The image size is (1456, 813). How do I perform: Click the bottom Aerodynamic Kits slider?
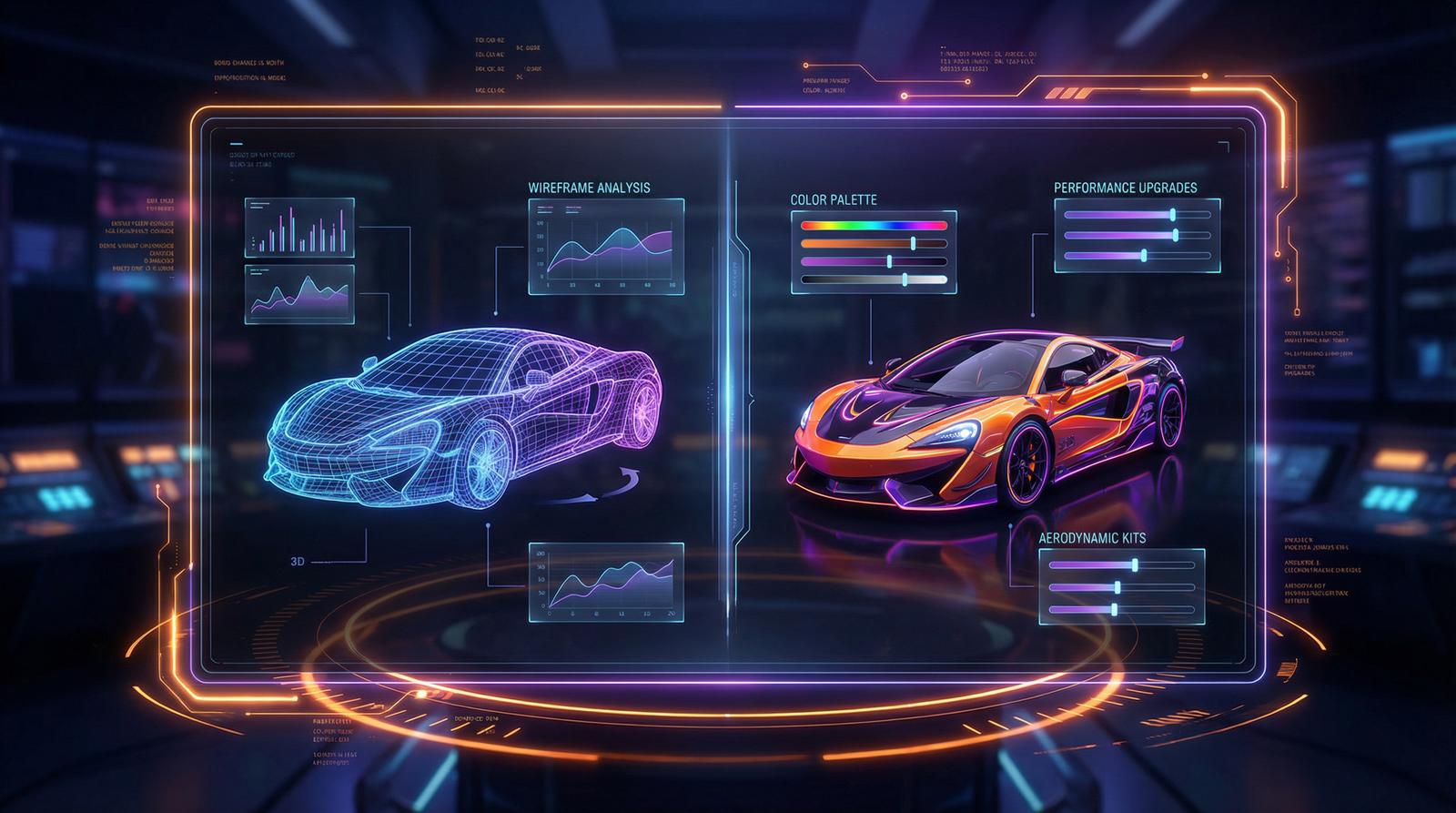pos(1113,609)
